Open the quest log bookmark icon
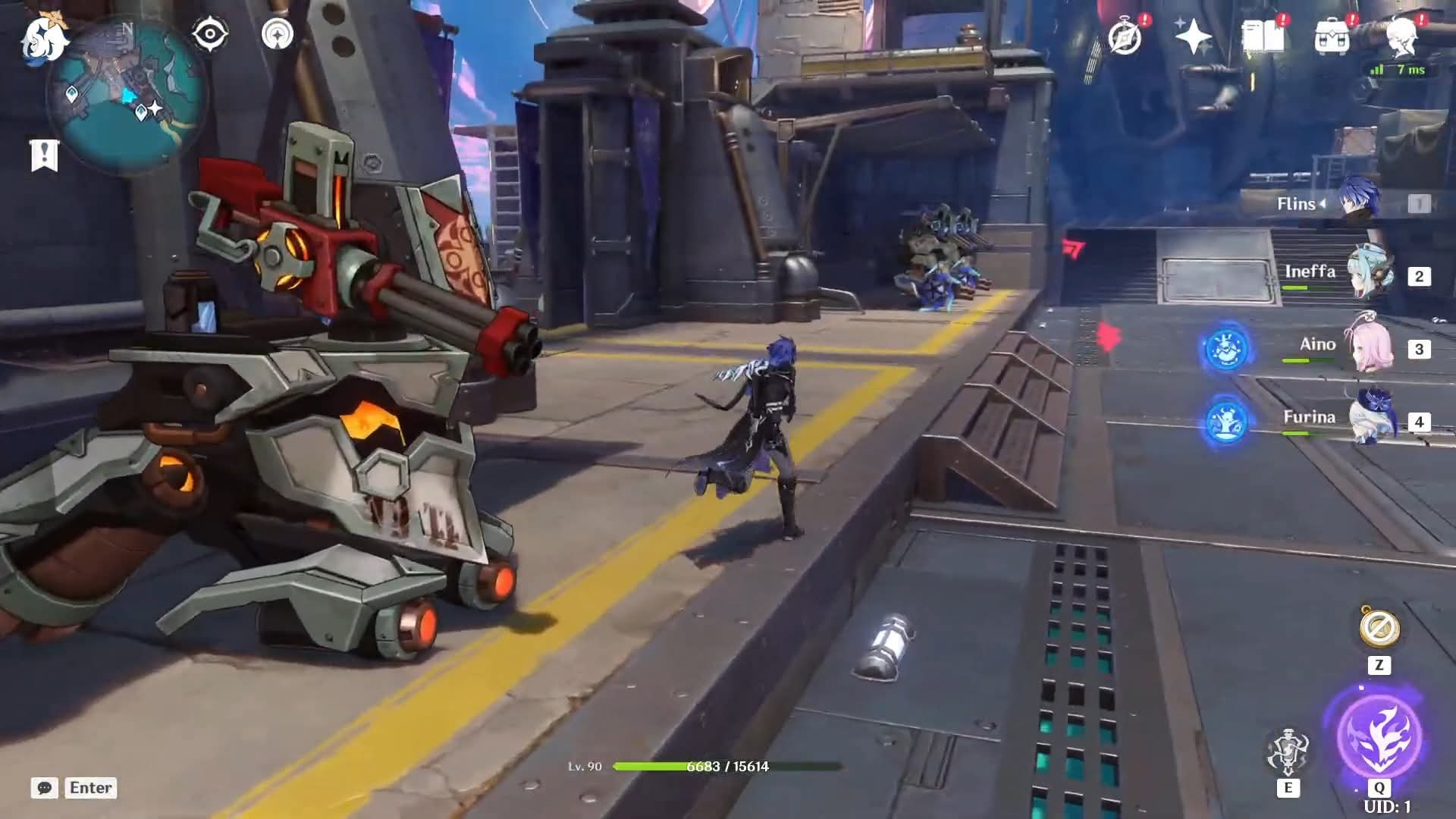 click(44, 155)
